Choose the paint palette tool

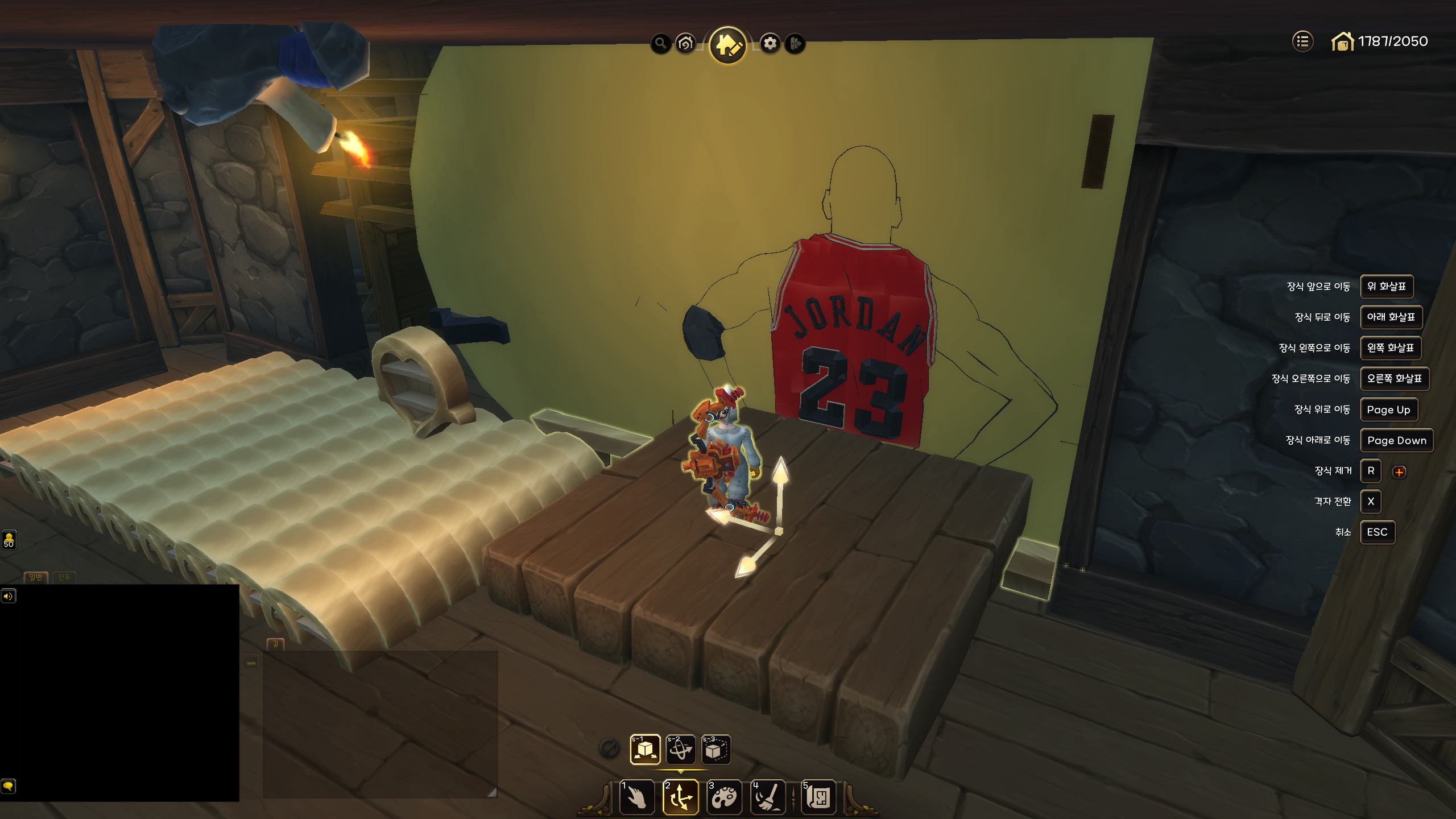click(x=724, y=797)
